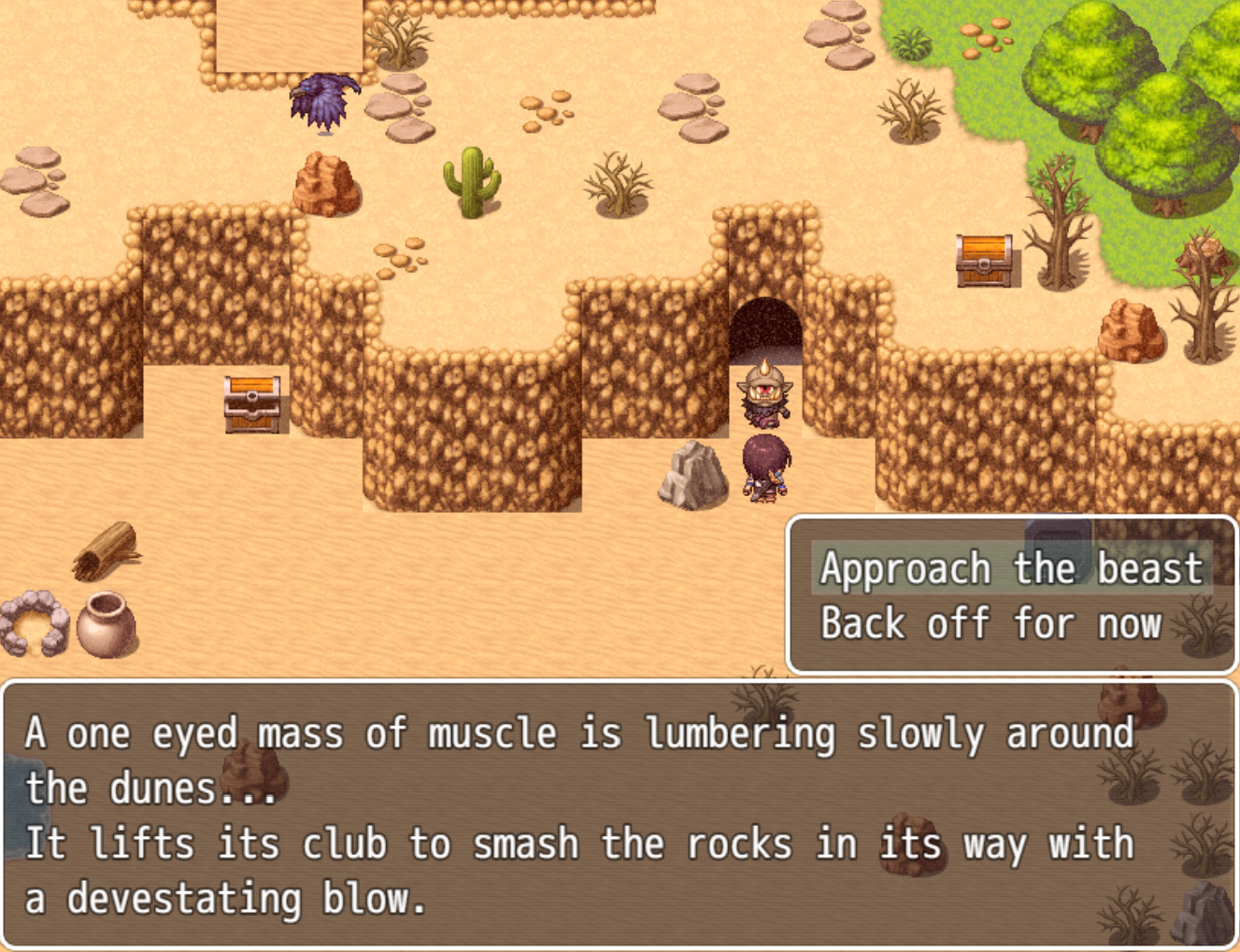Screen dimensions: 1240x952
Task: Choose "Approach the beast" dialogue option
Action: pyautogui.click(x=1011, y=569)
